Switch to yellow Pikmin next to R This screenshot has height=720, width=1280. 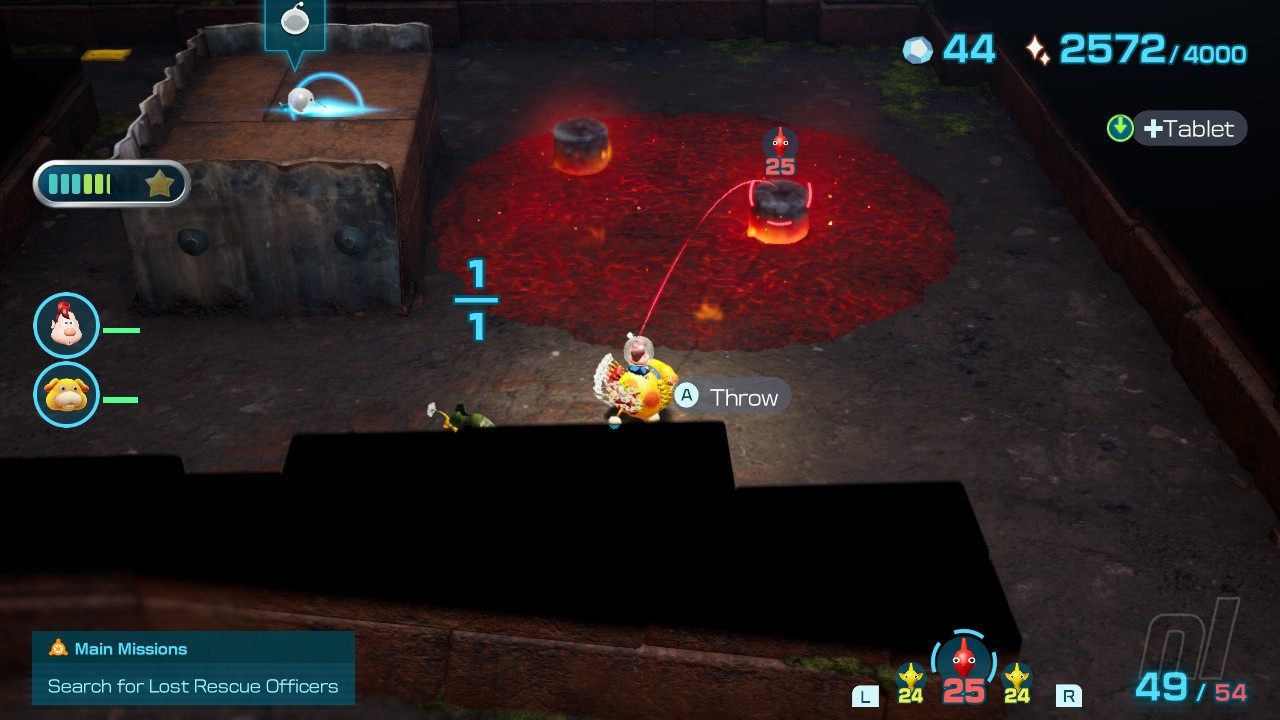(x=1017, y=681)
